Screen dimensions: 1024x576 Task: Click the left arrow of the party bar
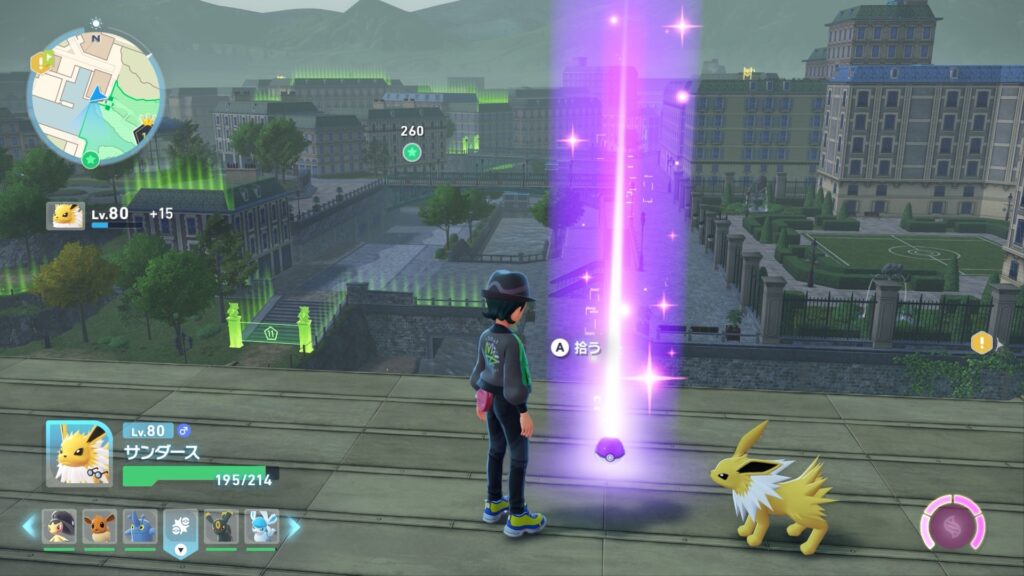click(29, 525)
